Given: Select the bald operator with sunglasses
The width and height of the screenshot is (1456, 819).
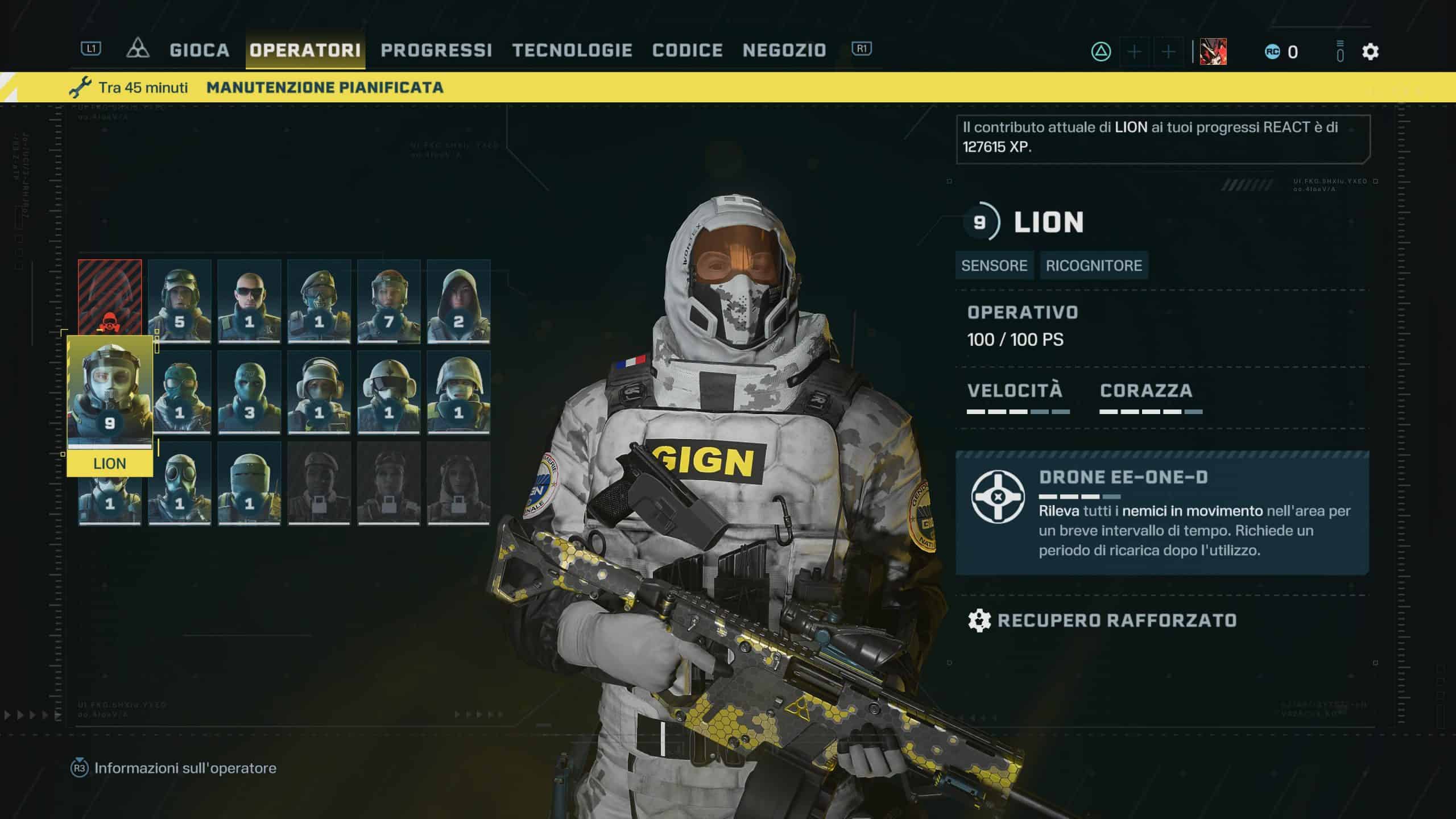Looking at the screenshot, I should coord(249,301).
